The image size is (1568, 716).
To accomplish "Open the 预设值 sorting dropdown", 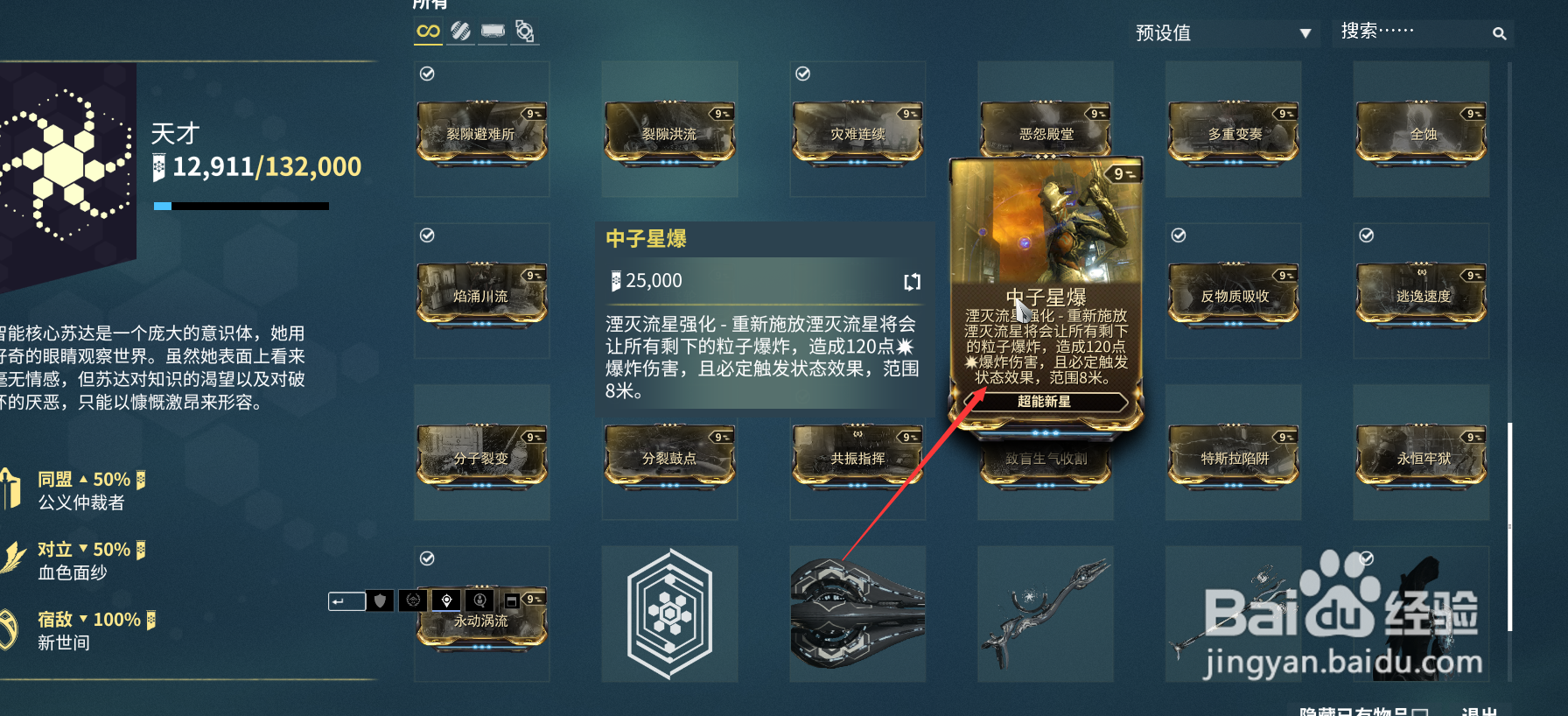I will [1224, 32].
